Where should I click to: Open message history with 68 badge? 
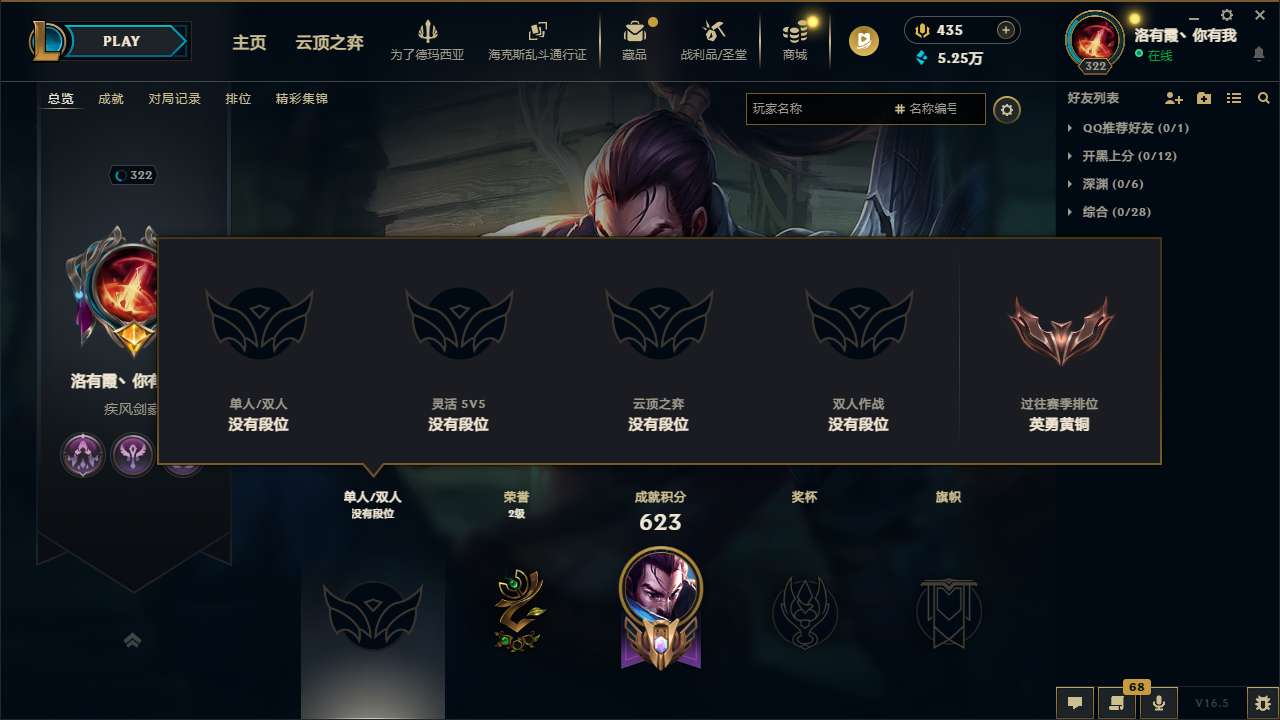click(x=1118, y=702)
